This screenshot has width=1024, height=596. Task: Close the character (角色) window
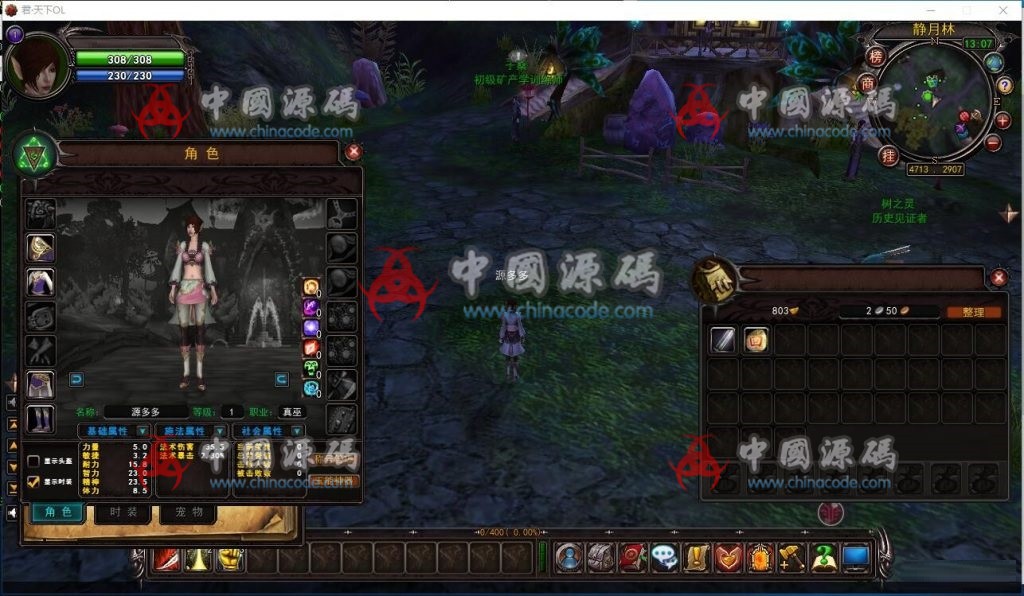(353, 152)
